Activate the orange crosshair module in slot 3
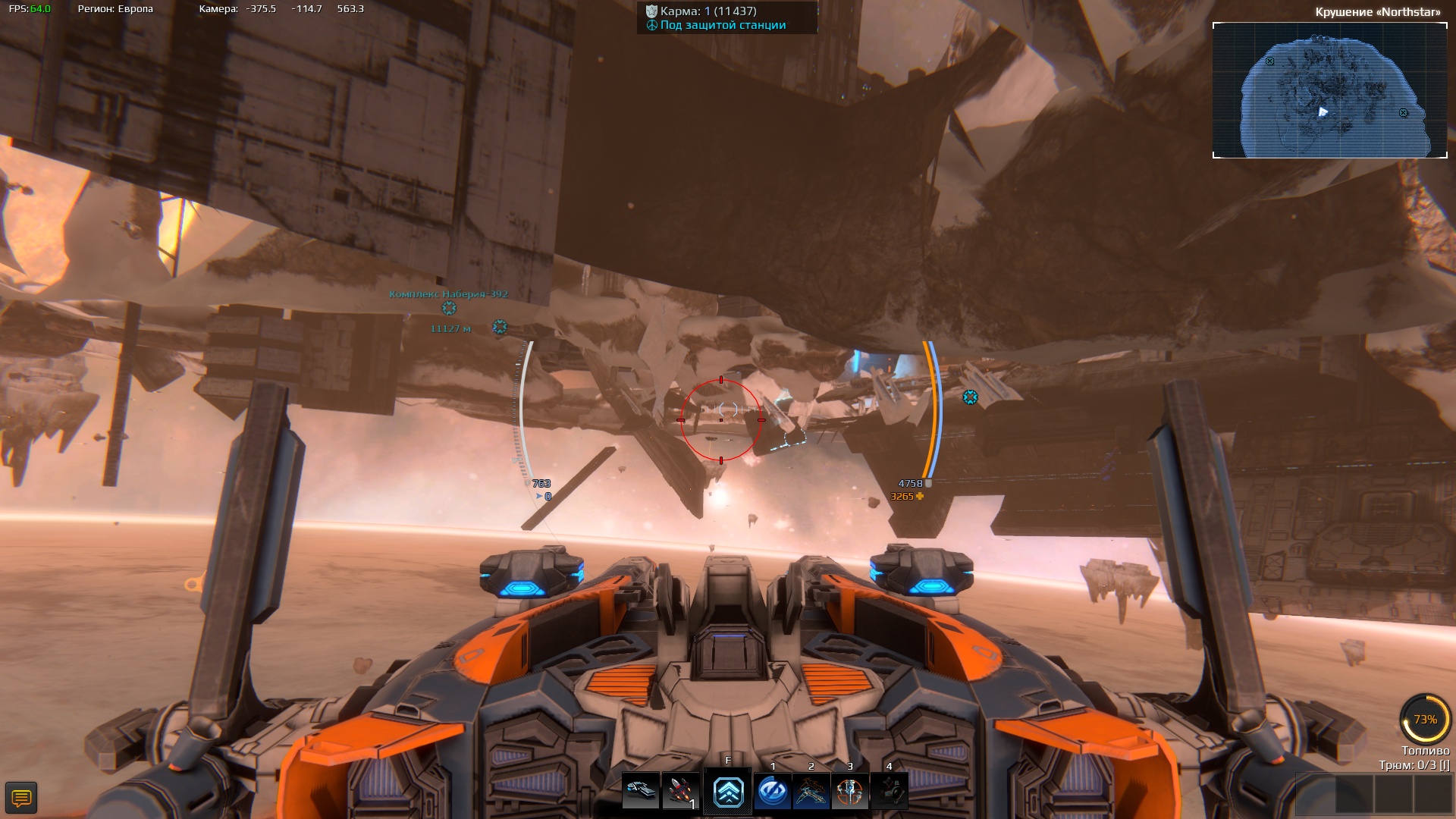 tap(849, 792)
